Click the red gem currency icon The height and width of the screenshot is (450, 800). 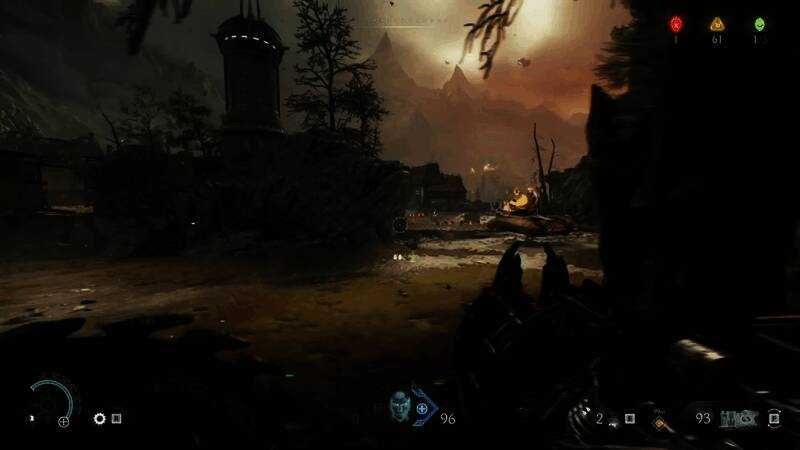(x=676, y=24)
